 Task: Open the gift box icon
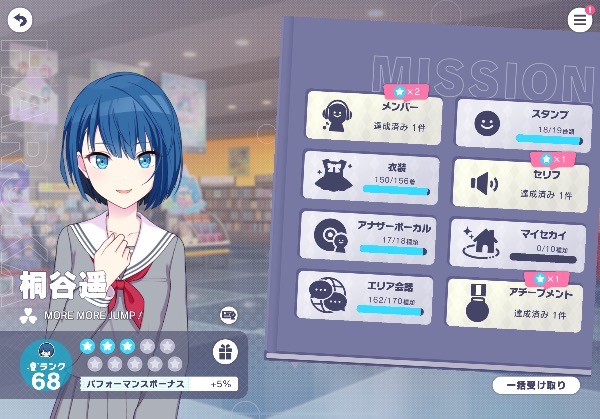click(x=225, y=351)
